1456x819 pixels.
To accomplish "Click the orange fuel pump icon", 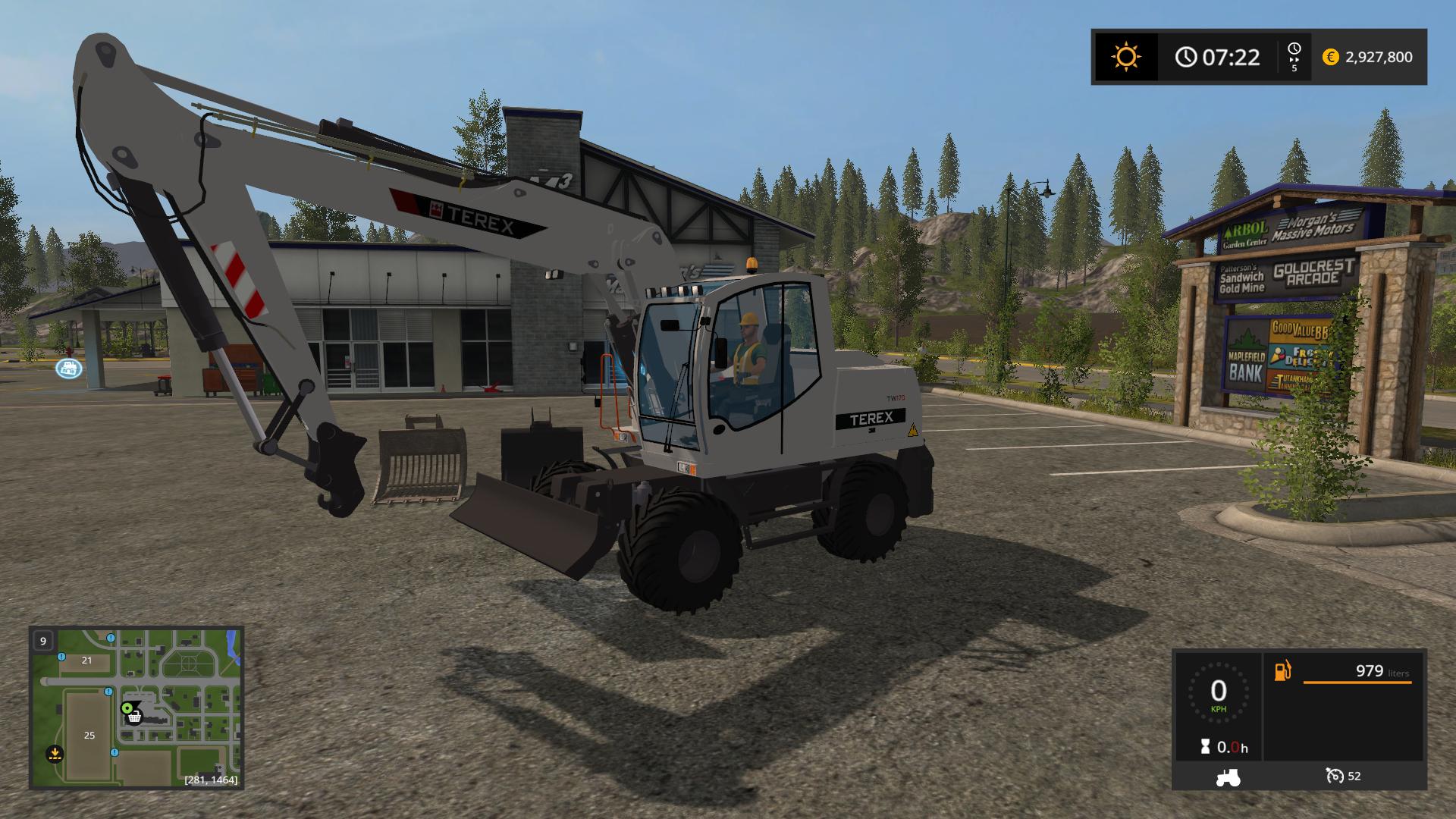I will [x=1282, y=671].
